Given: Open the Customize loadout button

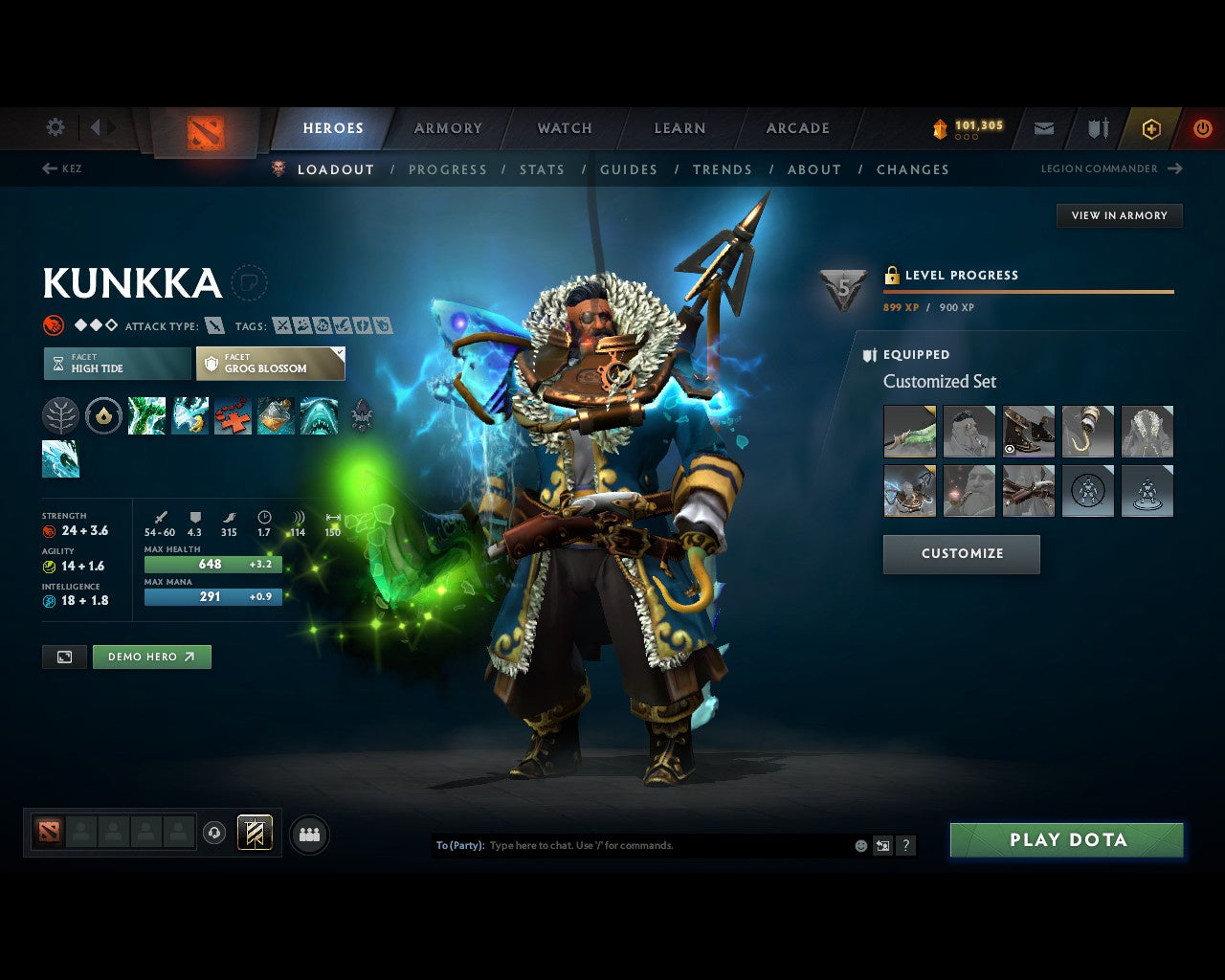Looking at the screenshot, I should pos(961,554).
